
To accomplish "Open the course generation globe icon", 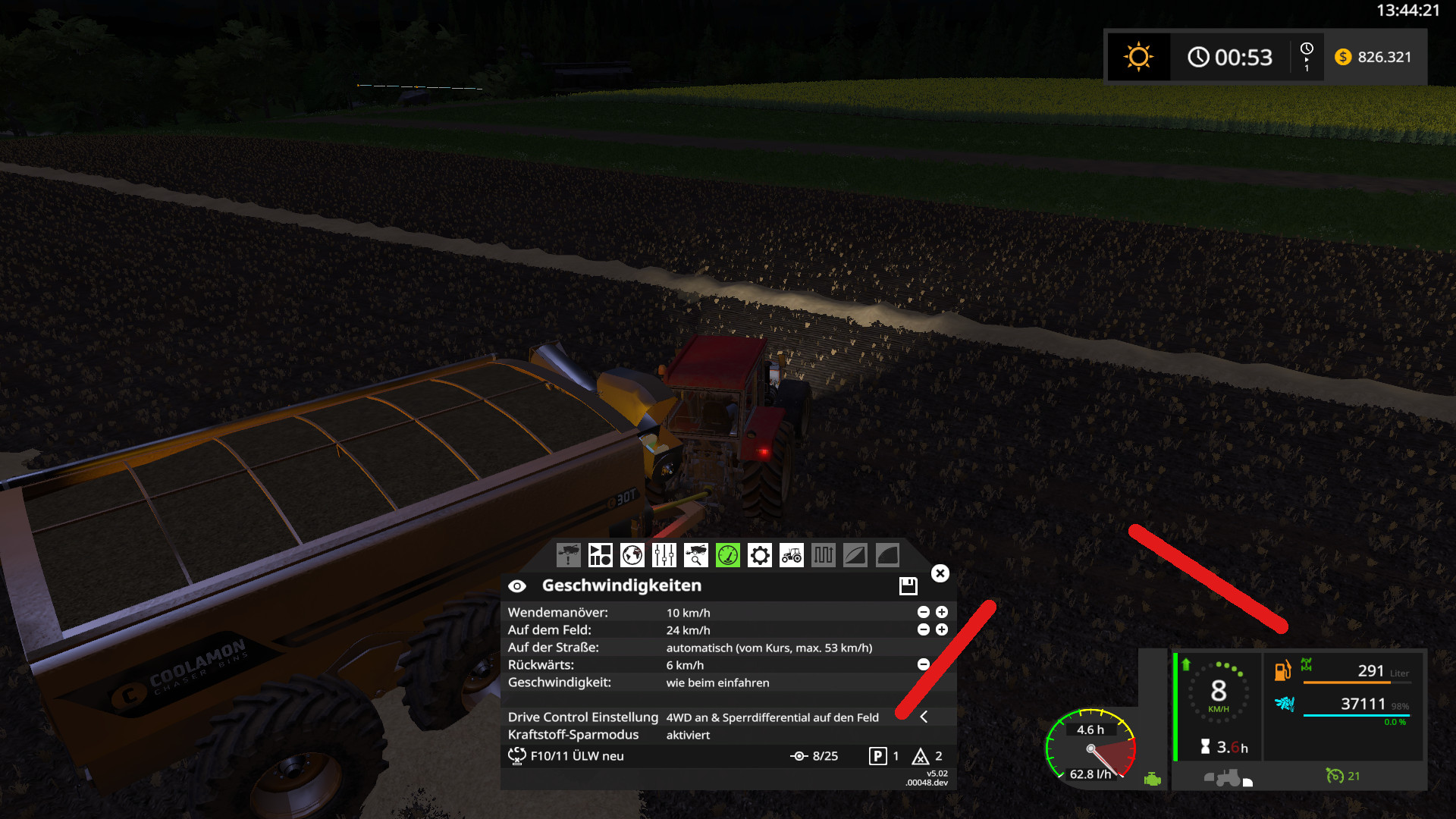I will [x=633, y=555].
